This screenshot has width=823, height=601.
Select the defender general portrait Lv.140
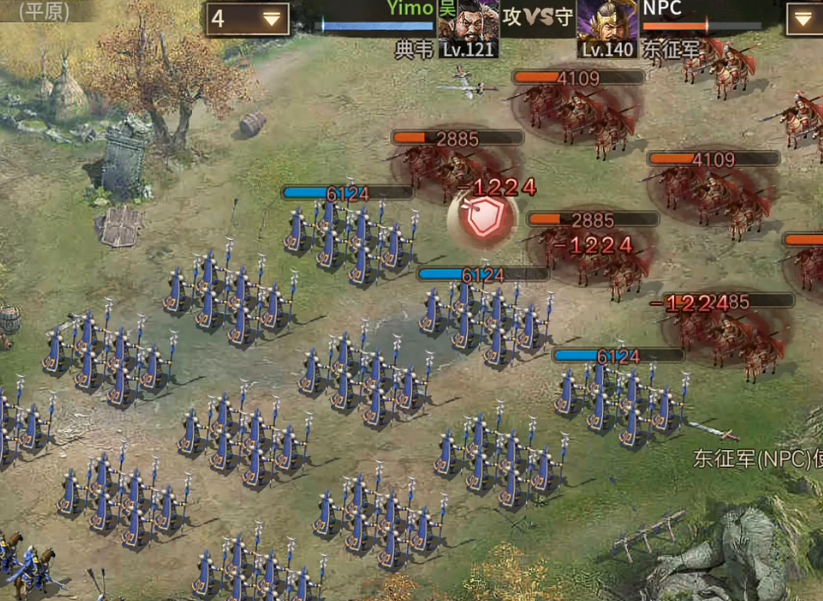click(x=607, y=27)
